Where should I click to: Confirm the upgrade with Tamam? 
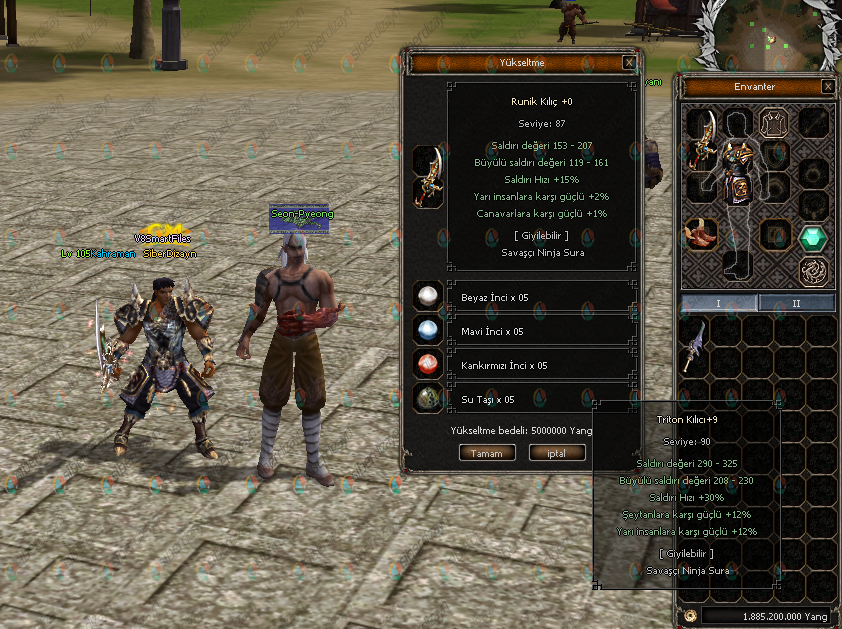point(487,453)
